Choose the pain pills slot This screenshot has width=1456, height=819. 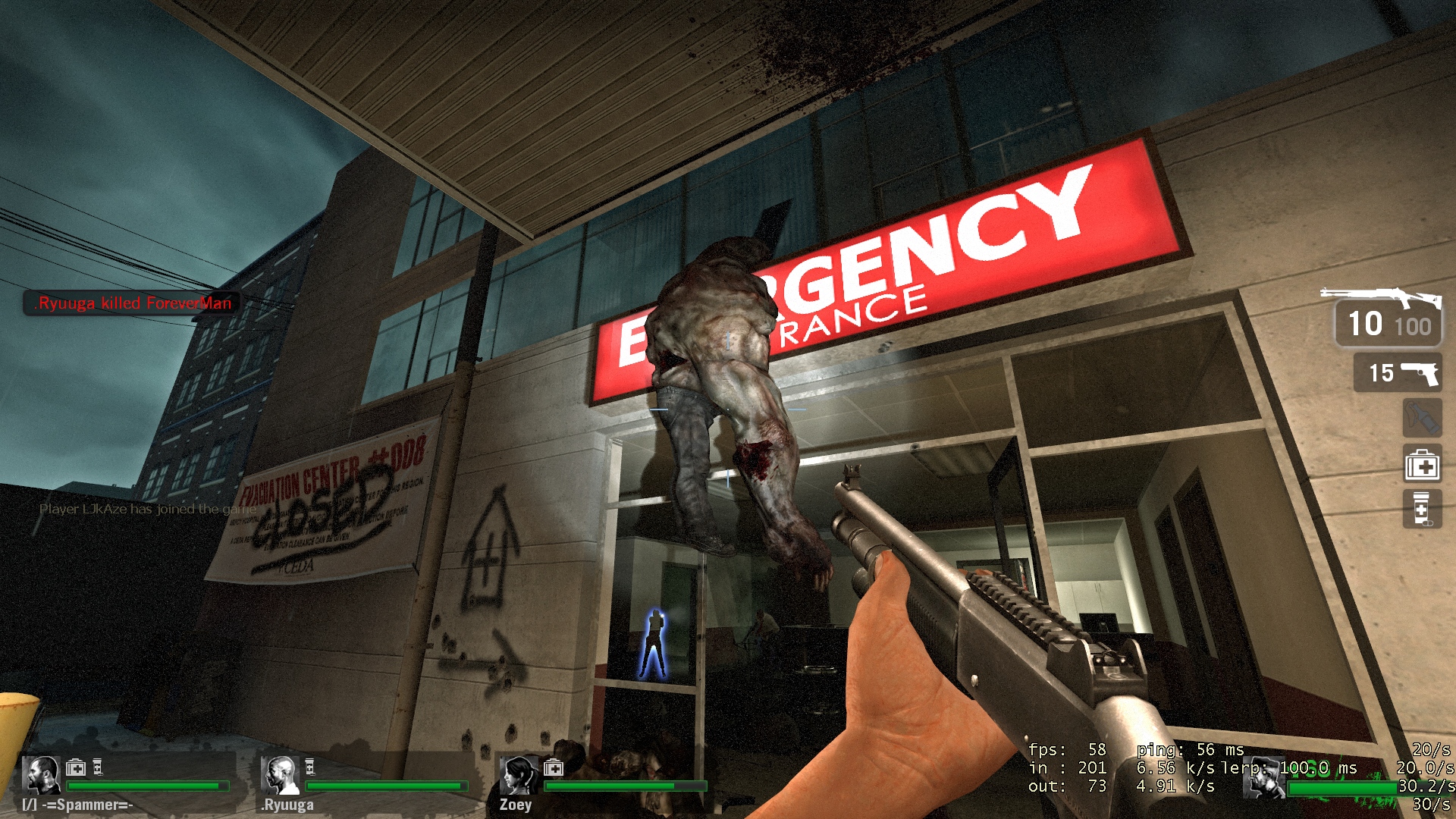(1421, 508)
